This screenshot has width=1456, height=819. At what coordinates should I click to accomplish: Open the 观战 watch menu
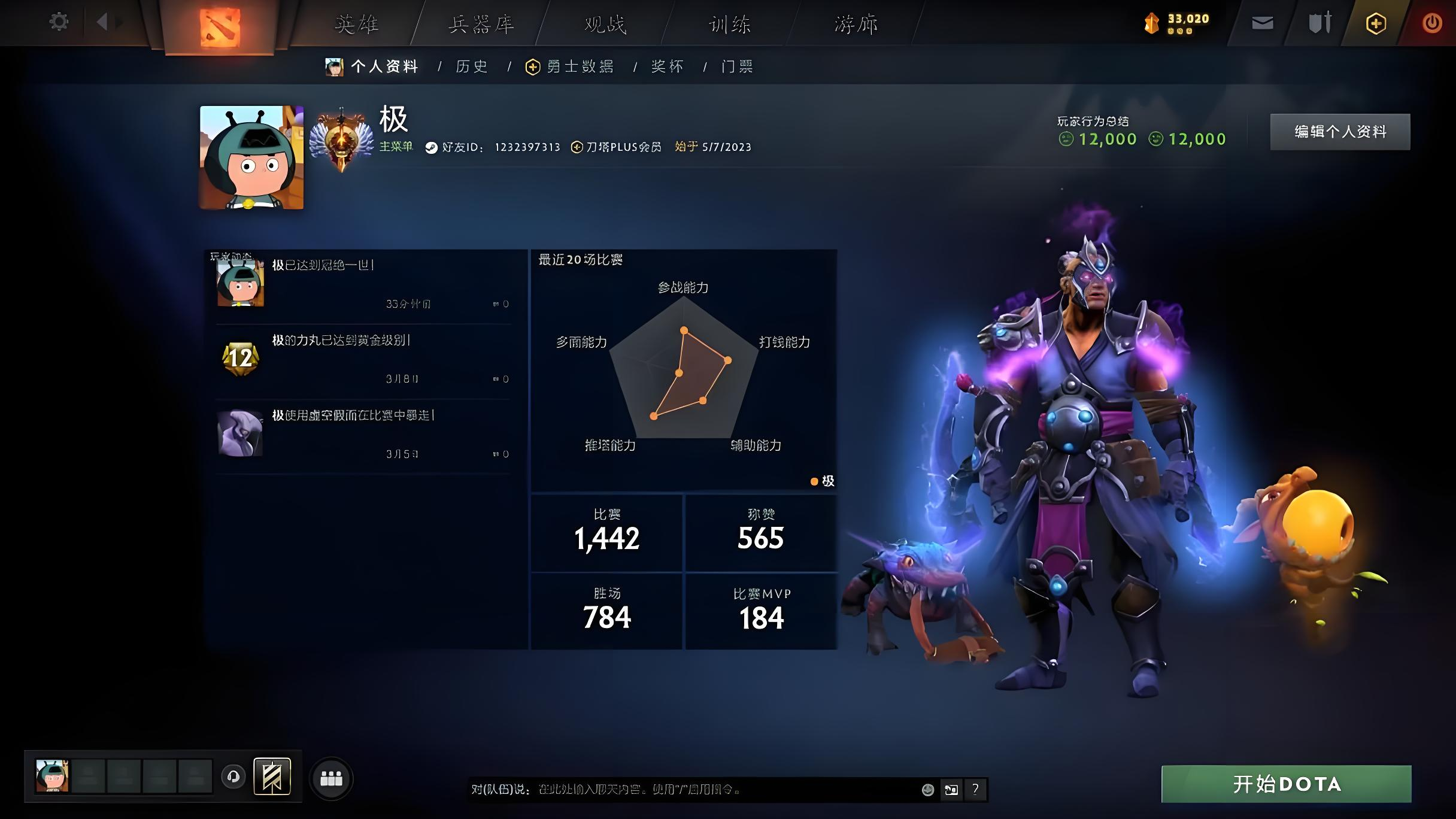point(605,25)
